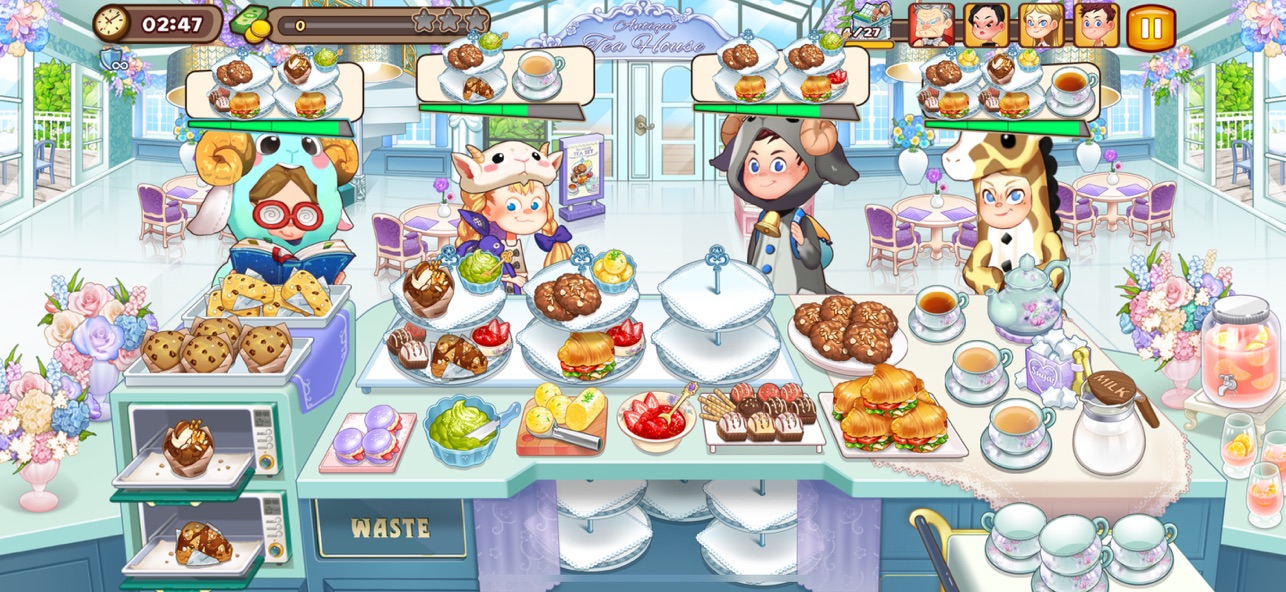Pause the game with the orange button
The height and width of the screenshot is (592, 1286).
tap(1151, 27)
